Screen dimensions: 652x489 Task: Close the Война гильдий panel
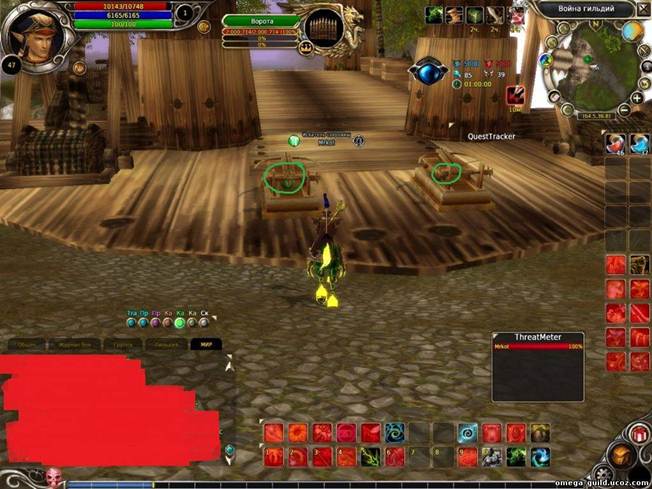[x=643, y=9]
